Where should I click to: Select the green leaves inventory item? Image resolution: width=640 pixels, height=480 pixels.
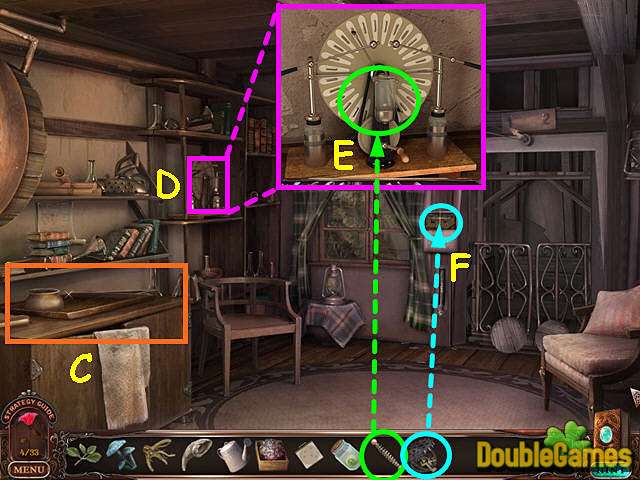pyautogui.click(x=83, y=454)
